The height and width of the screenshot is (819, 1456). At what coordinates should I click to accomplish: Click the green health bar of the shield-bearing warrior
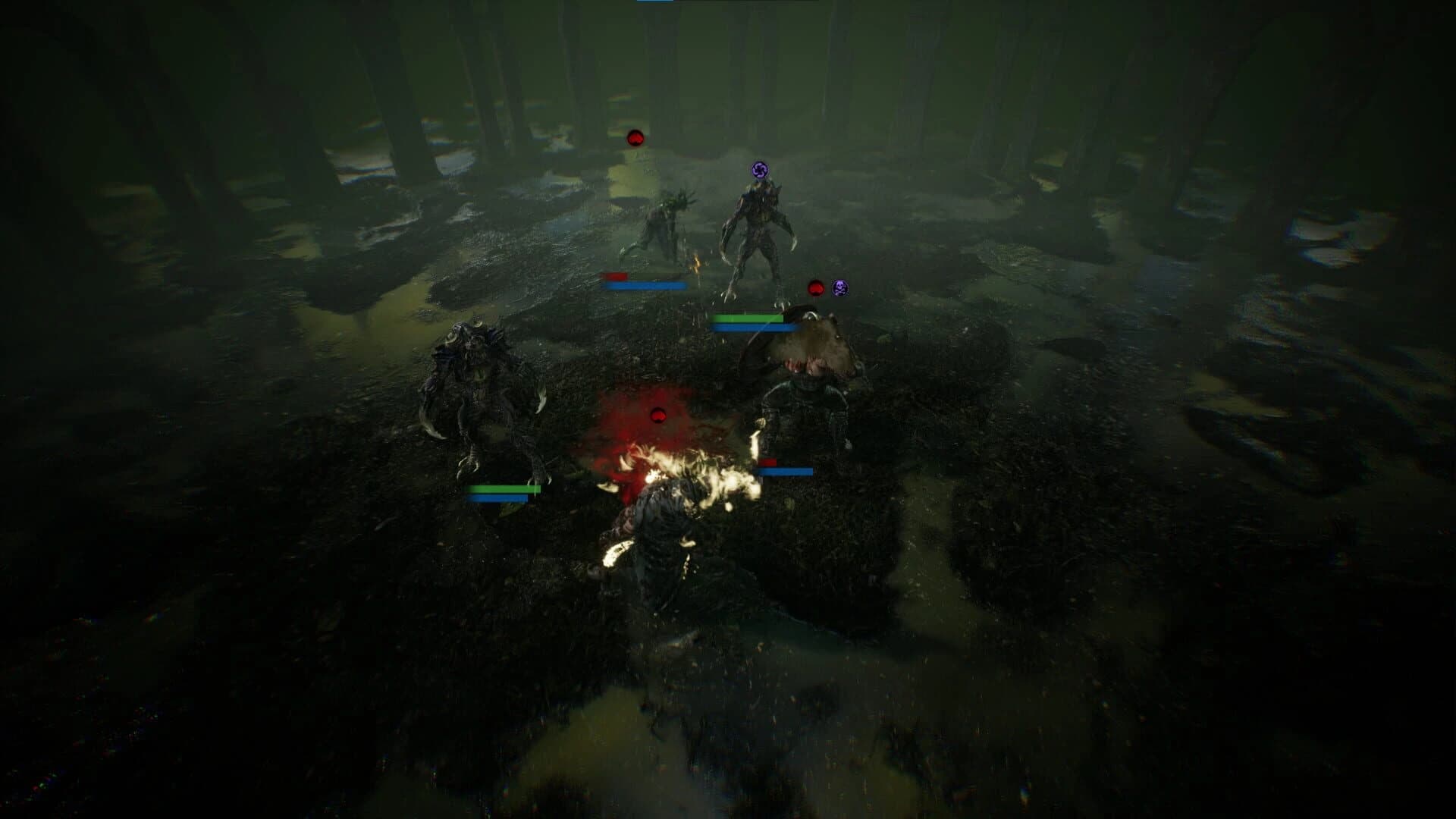click(x=747, y=318)
